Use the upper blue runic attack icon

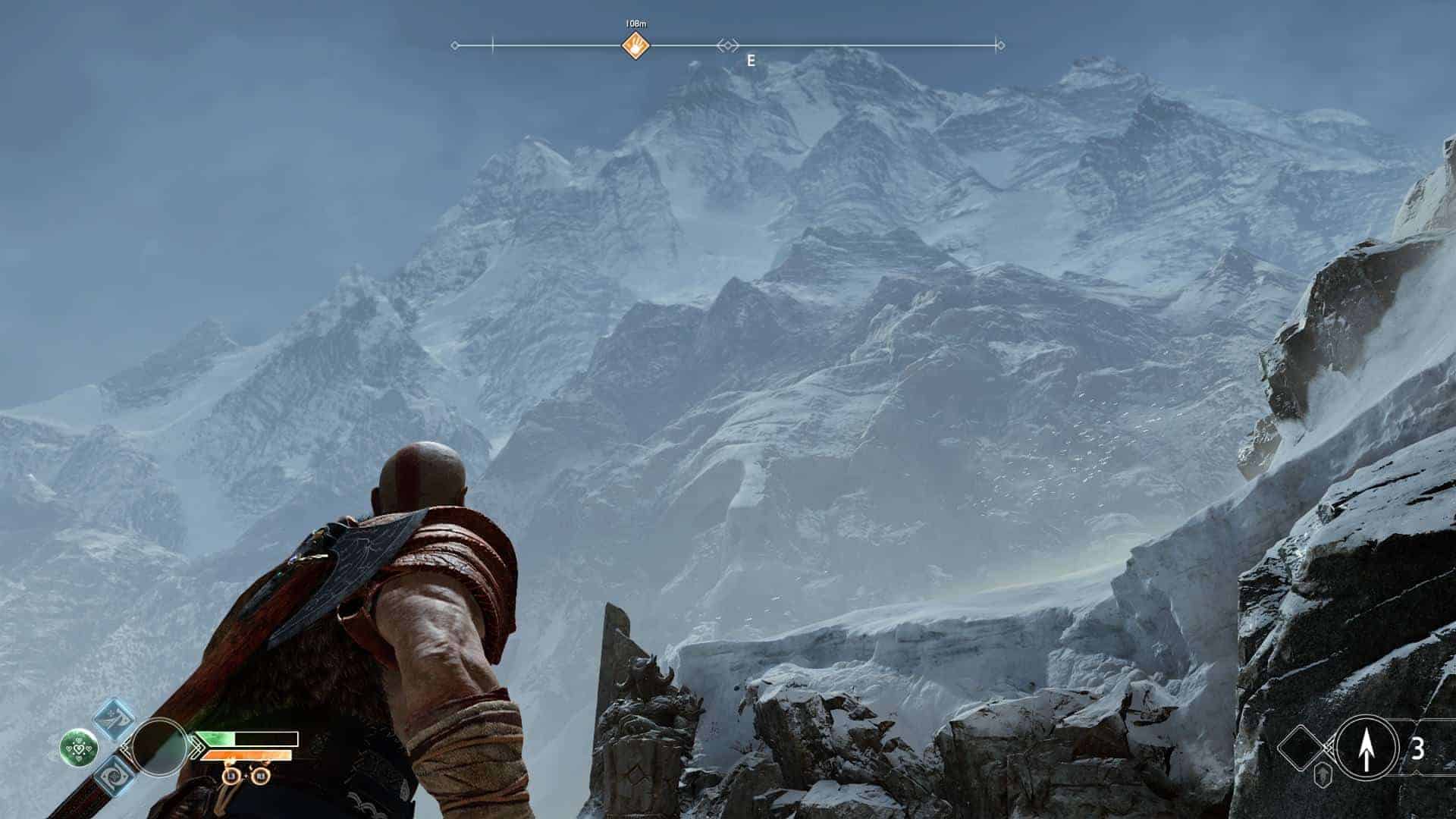(x=115, y=720)
